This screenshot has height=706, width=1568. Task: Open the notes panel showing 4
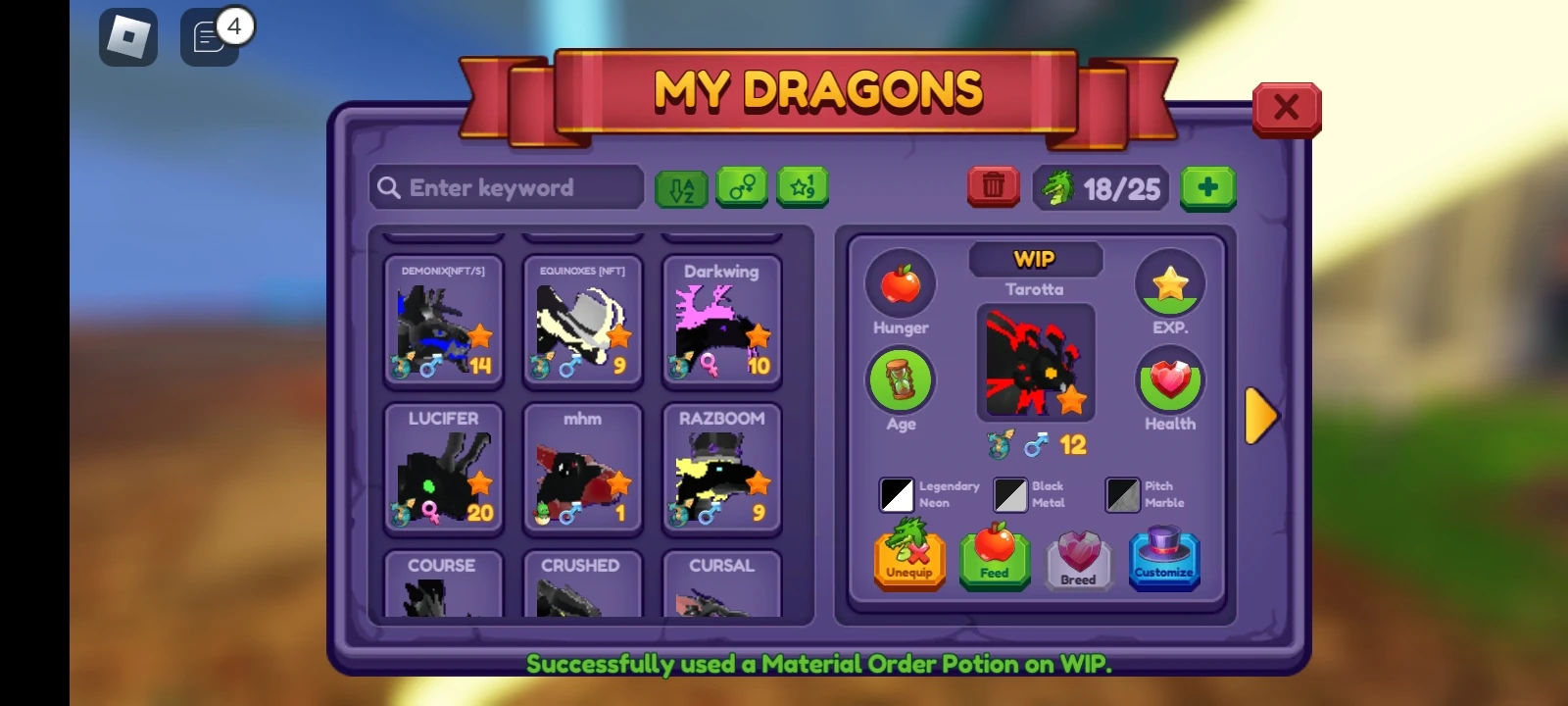[209, 37]
